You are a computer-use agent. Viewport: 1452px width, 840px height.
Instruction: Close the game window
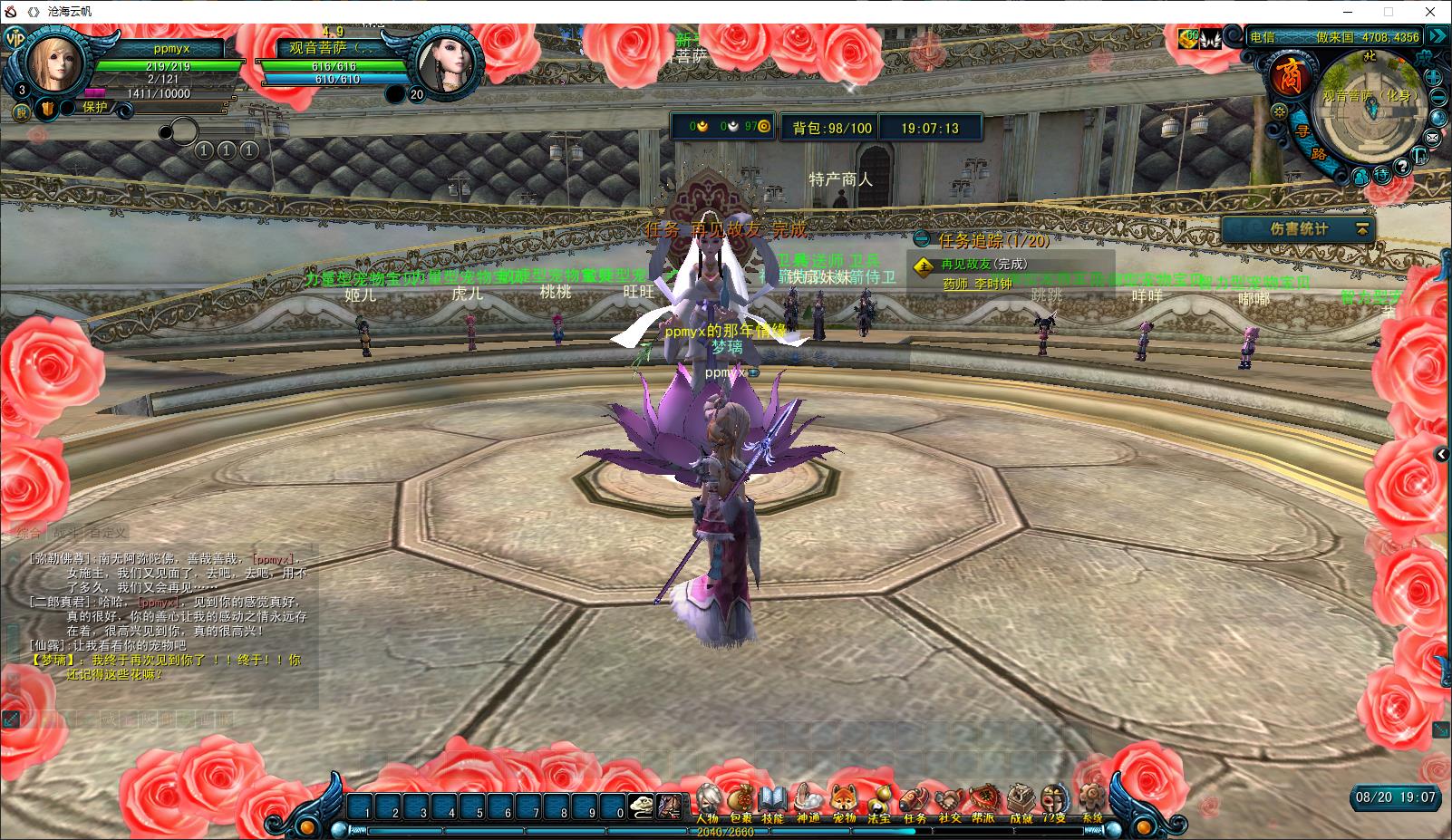click(1431, 12)
